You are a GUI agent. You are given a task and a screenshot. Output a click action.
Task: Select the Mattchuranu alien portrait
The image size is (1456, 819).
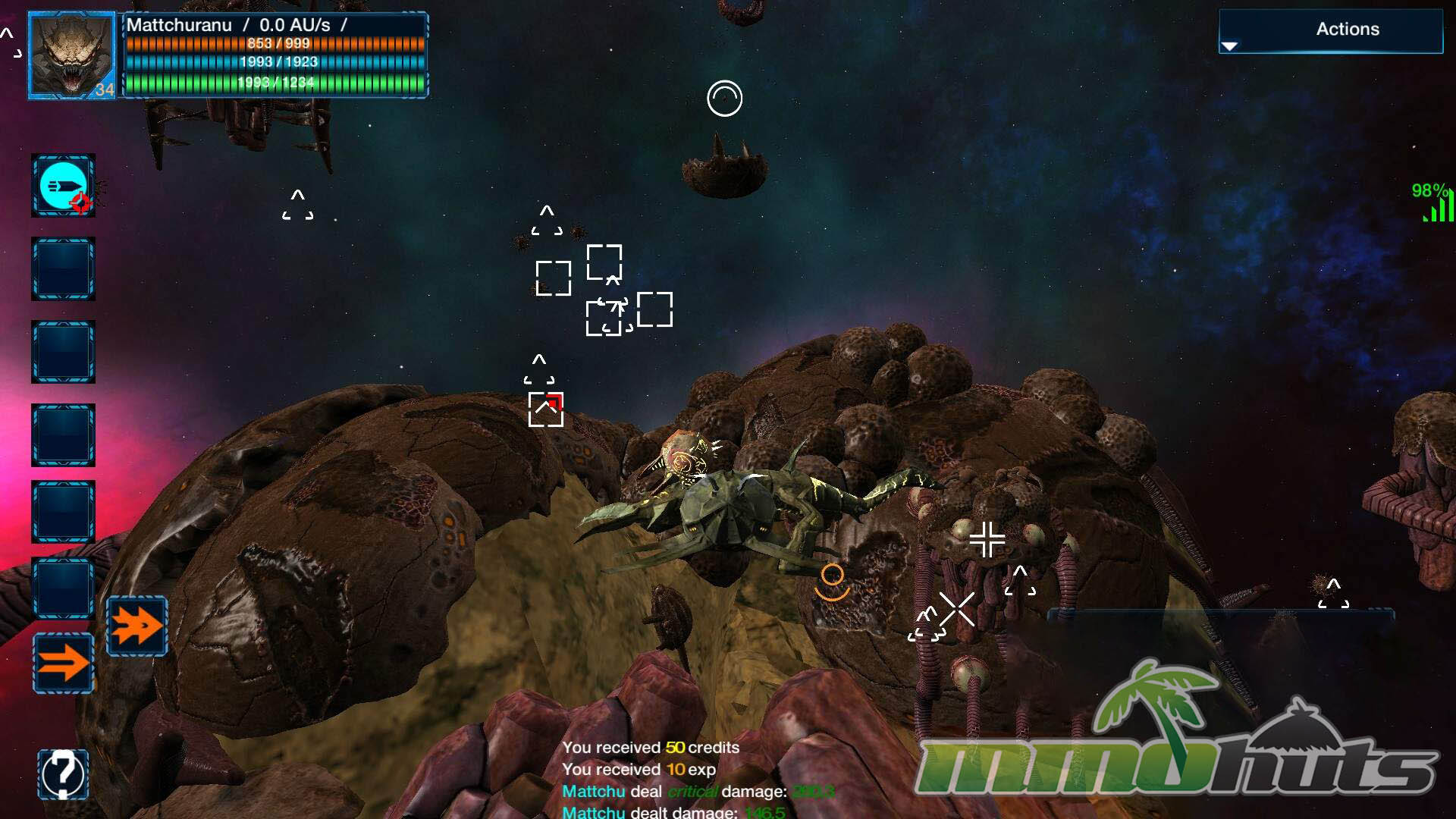coord(72,55)
